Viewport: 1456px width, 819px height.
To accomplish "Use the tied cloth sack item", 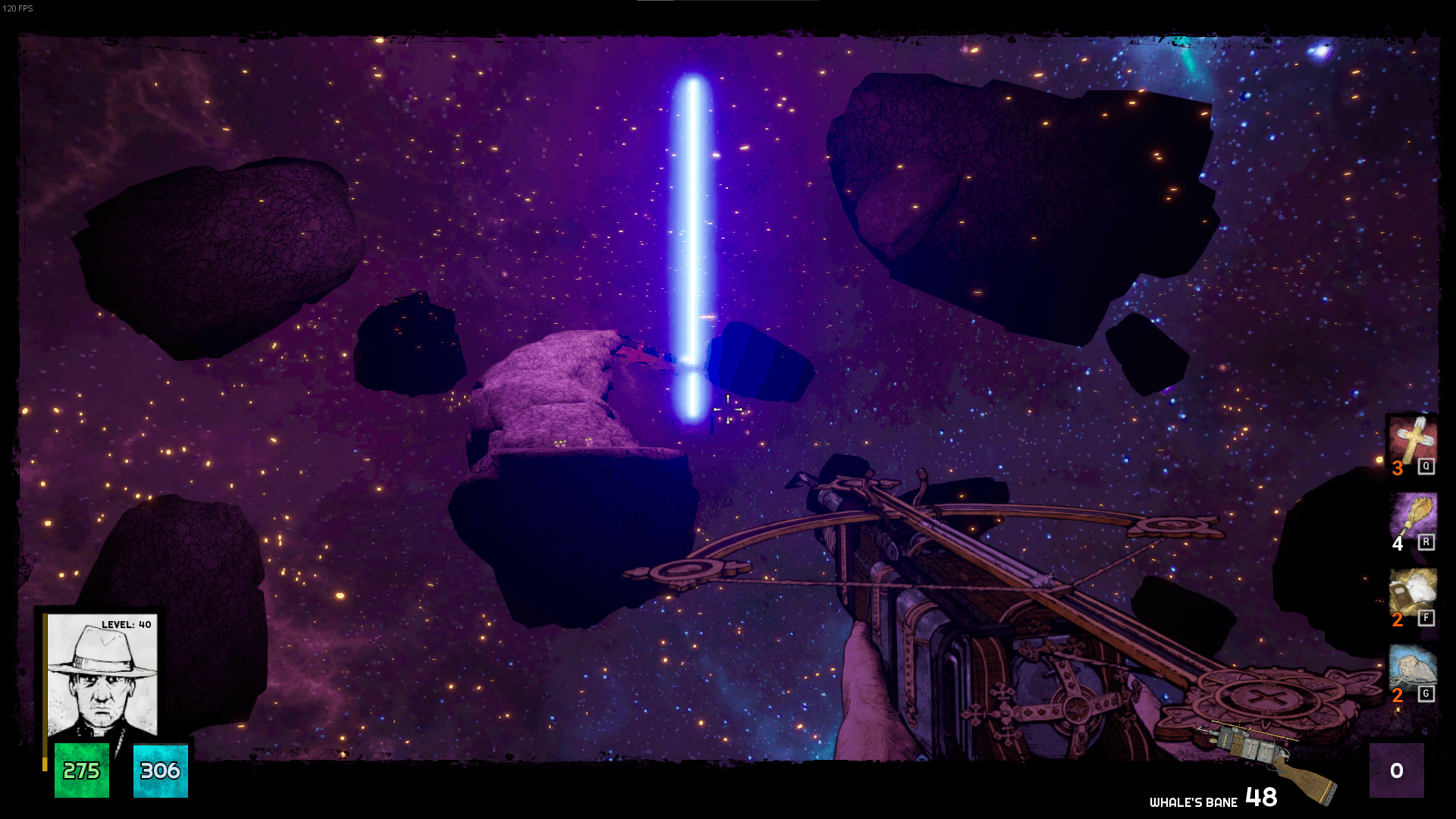I will [x=1412, y=667].
